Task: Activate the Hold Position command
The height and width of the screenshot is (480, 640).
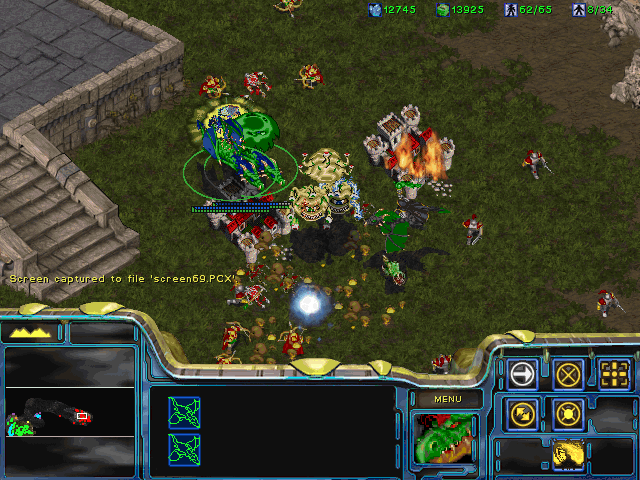Action: coord(568,413)
